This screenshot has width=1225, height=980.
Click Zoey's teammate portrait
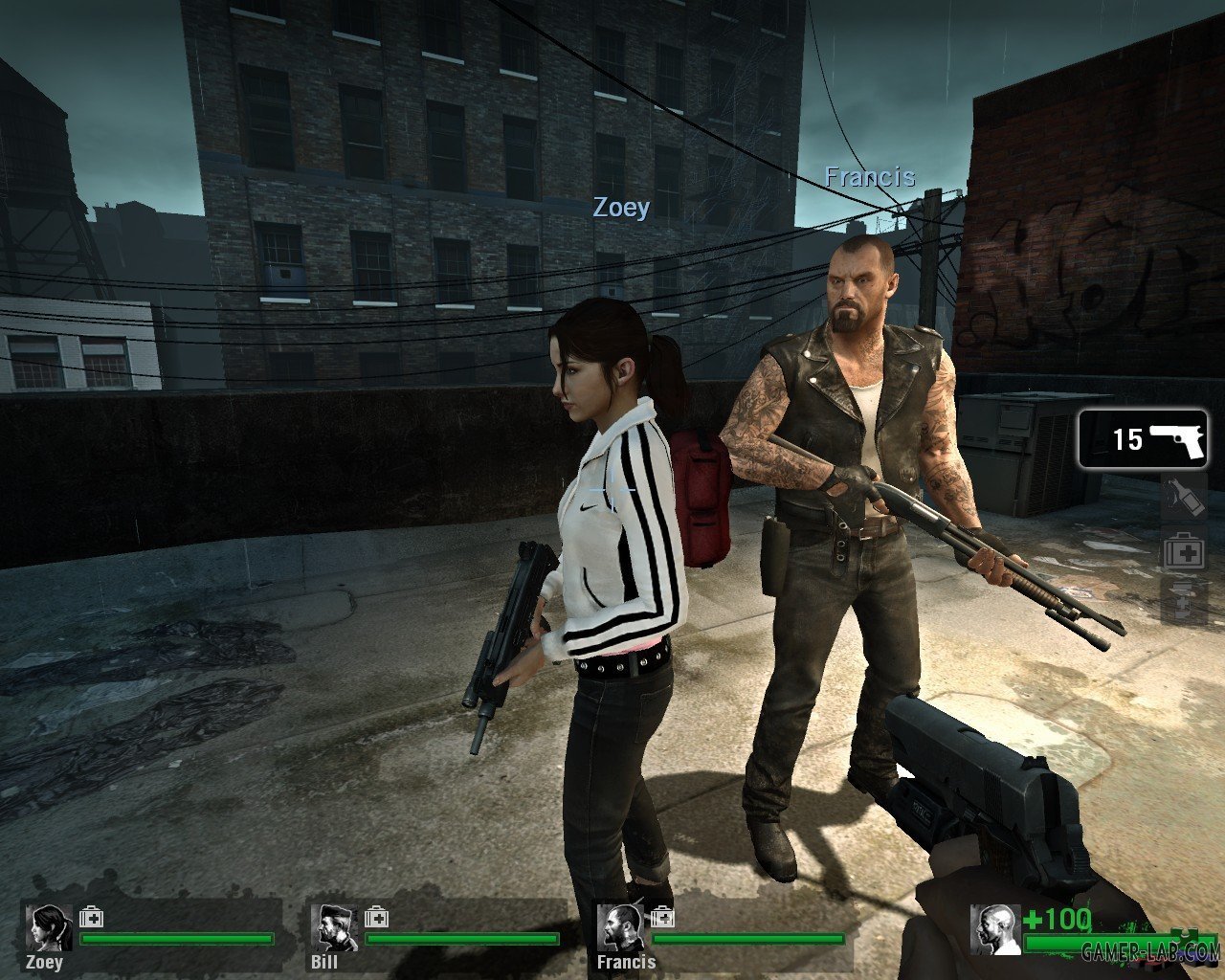[x=49, y=927]
